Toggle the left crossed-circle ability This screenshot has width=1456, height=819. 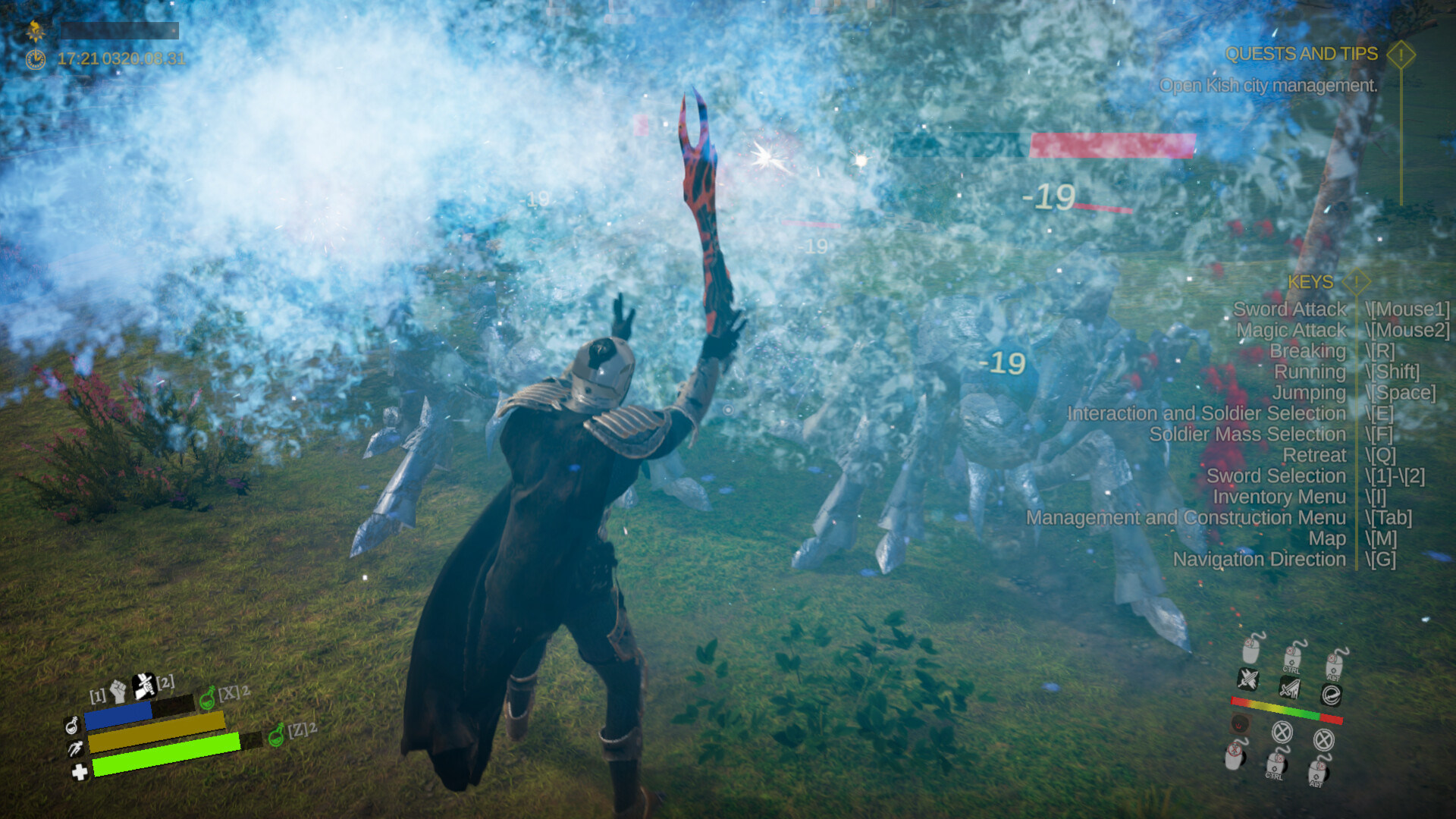coord(1282,734)
